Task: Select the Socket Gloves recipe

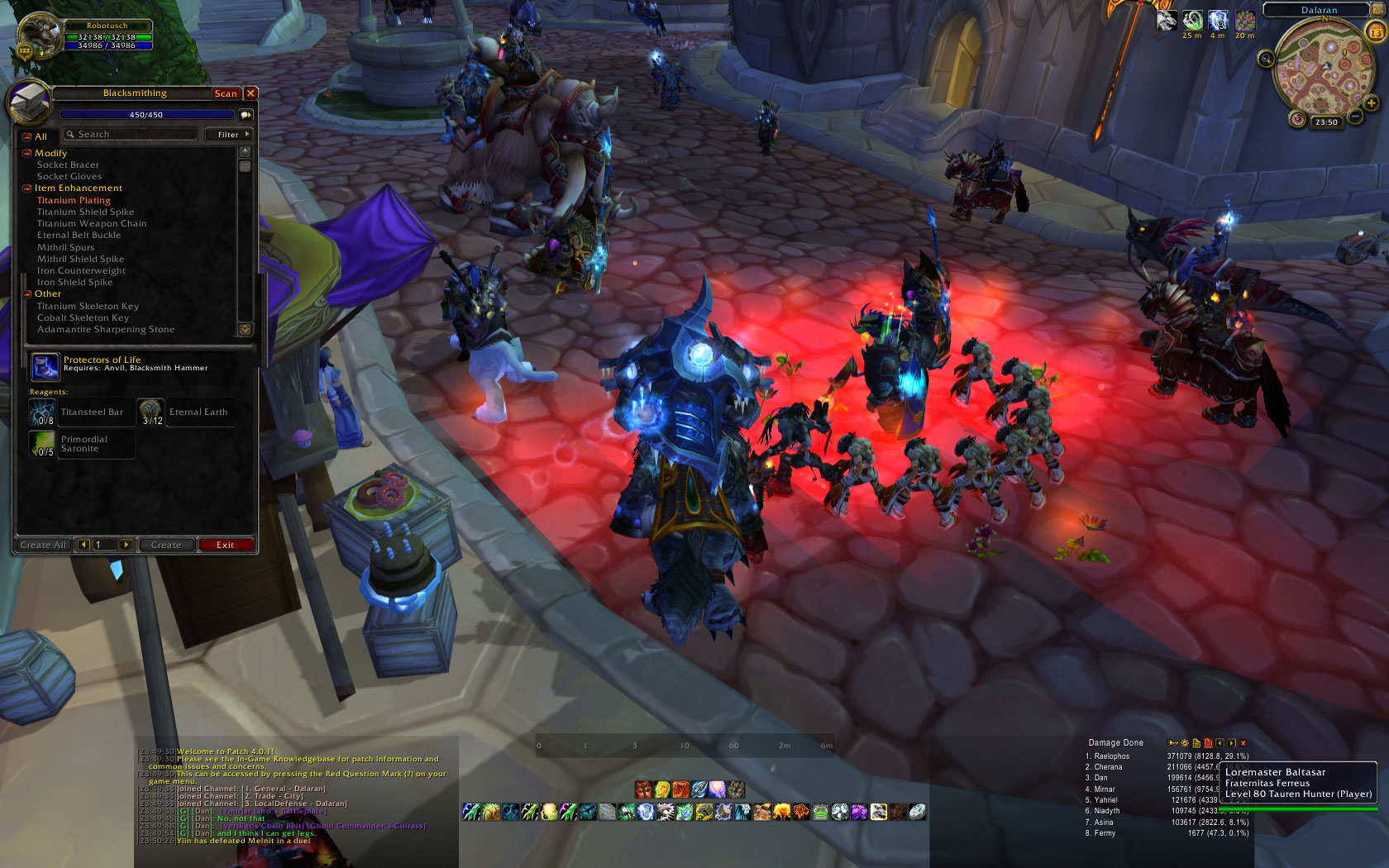Action: 69,176
